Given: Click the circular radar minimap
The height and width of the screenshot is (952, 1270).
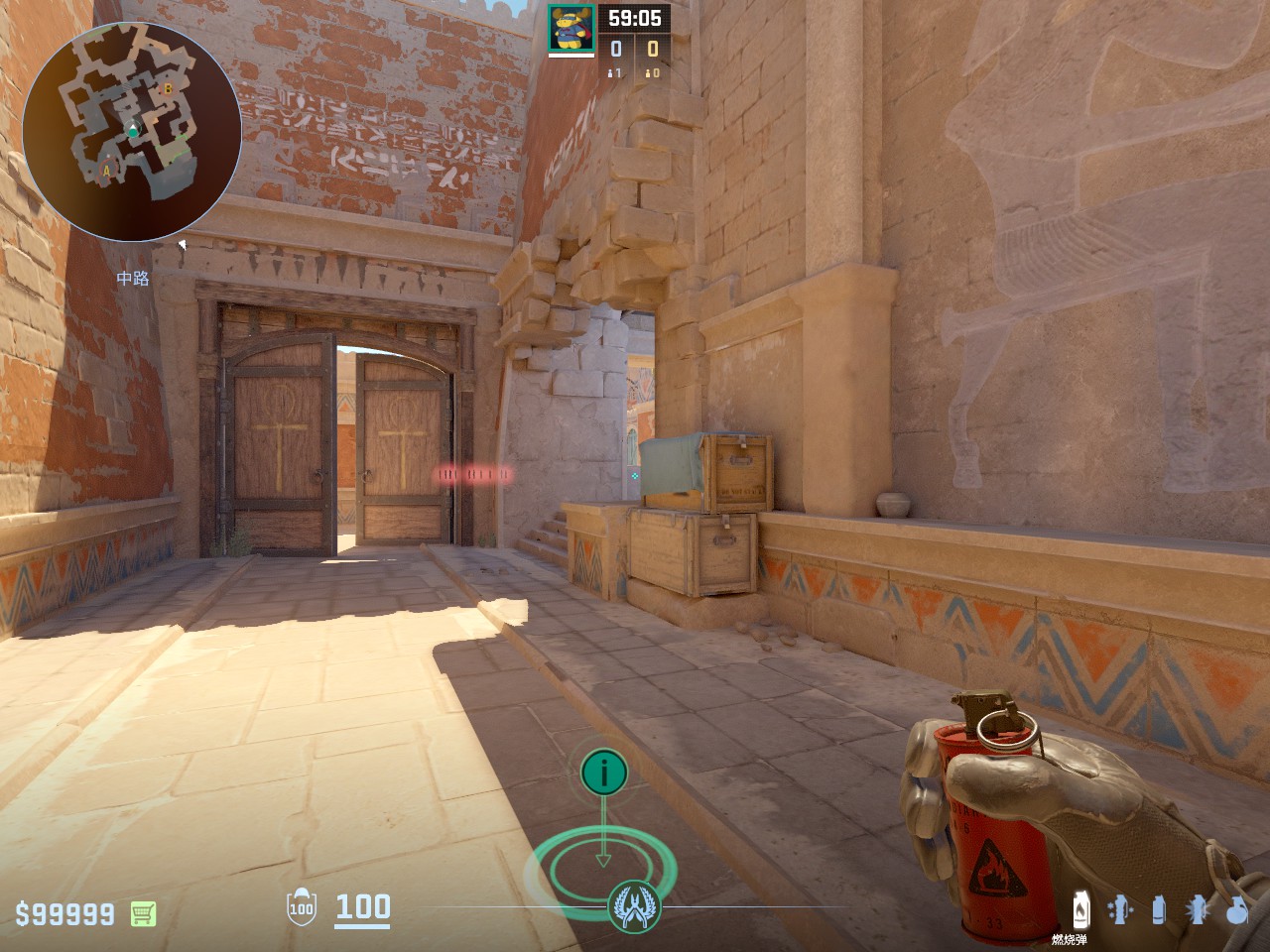Looking at the screenshot, I should [131, 132].
